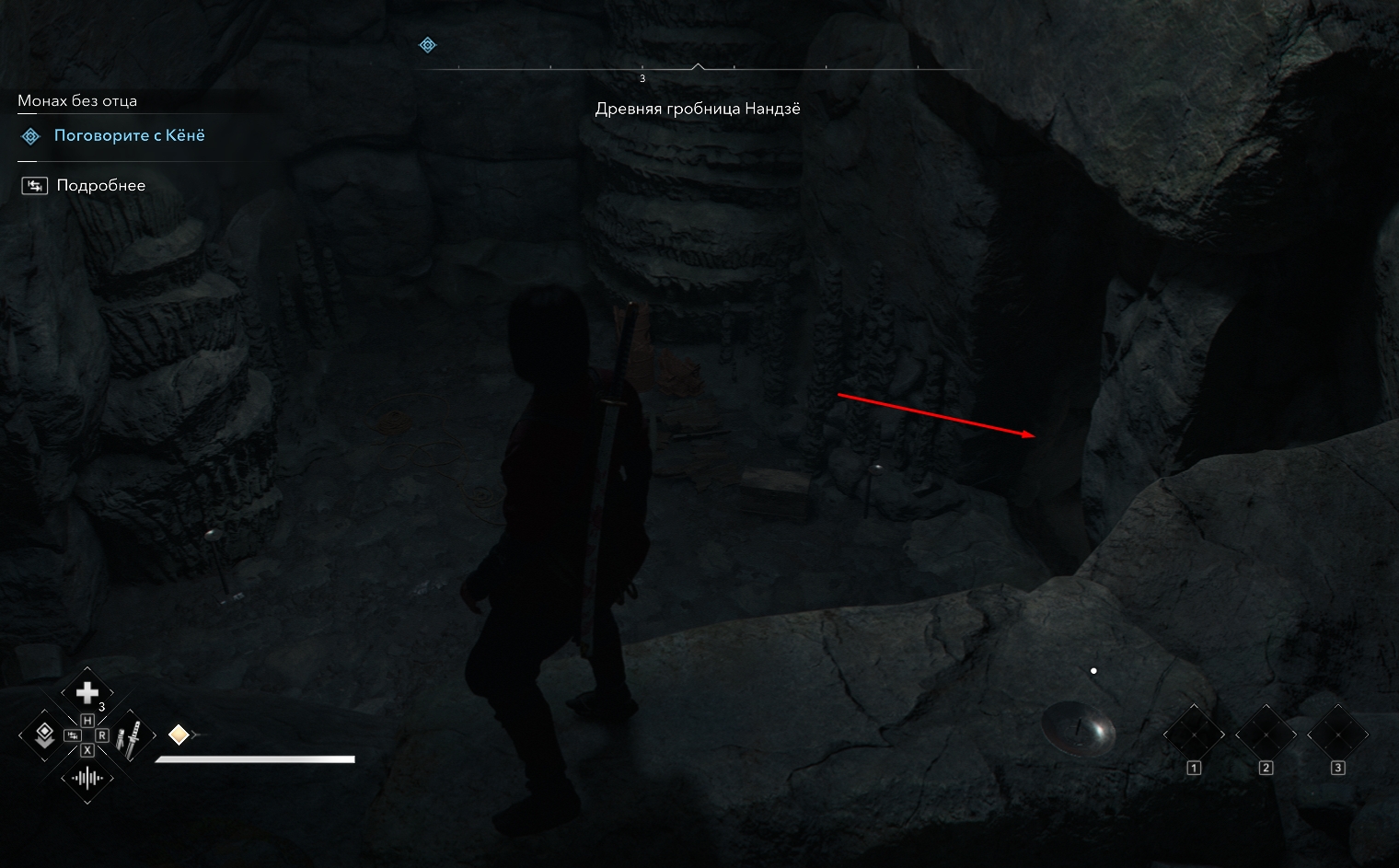This screenshot has width=1399, height=868.
Task: Open the "Монах без отца" quest title
Action: [77, 101]
